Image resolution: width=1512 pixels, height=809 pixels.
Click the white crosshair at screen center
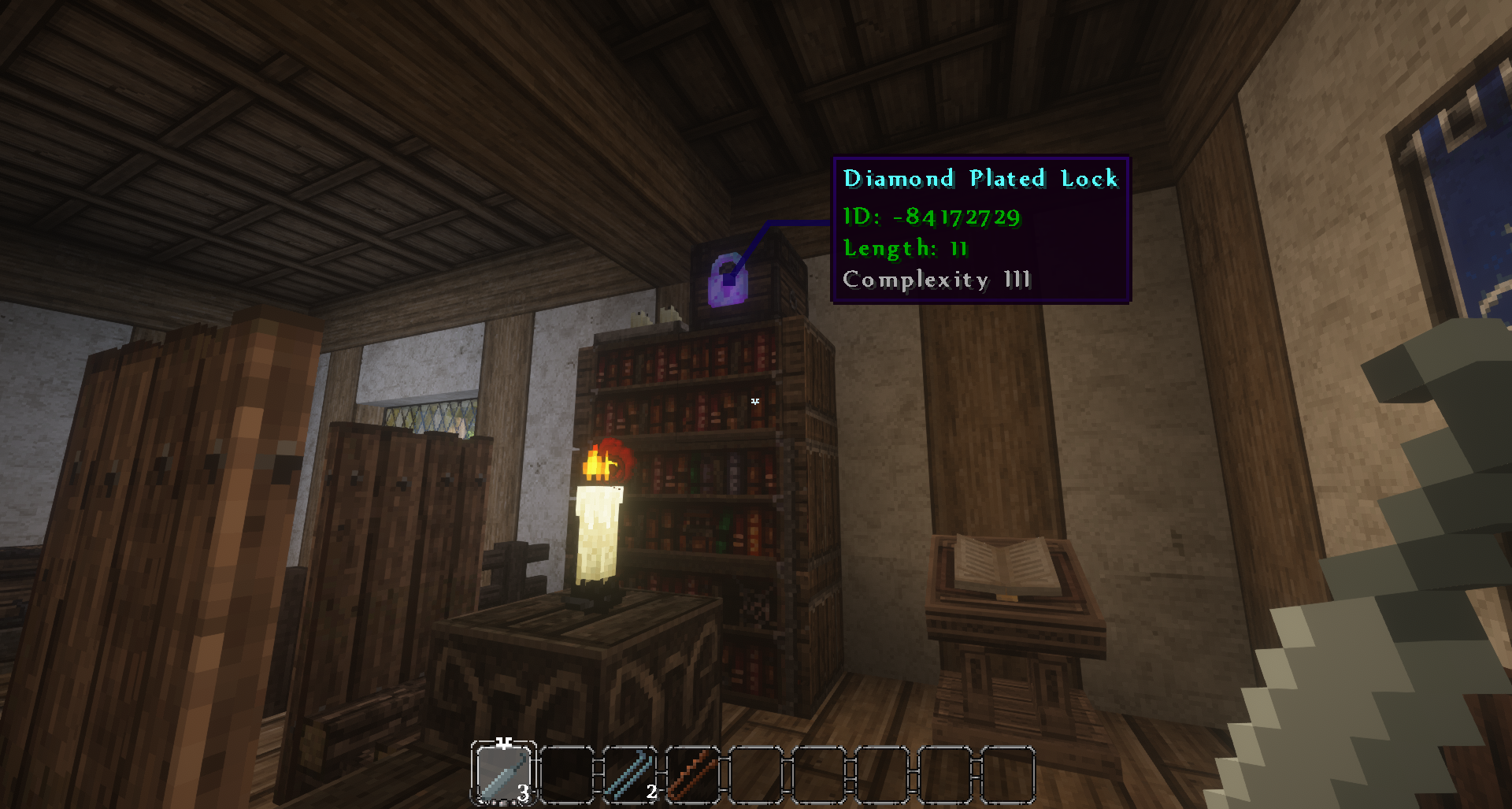click(x=754, y=402)
